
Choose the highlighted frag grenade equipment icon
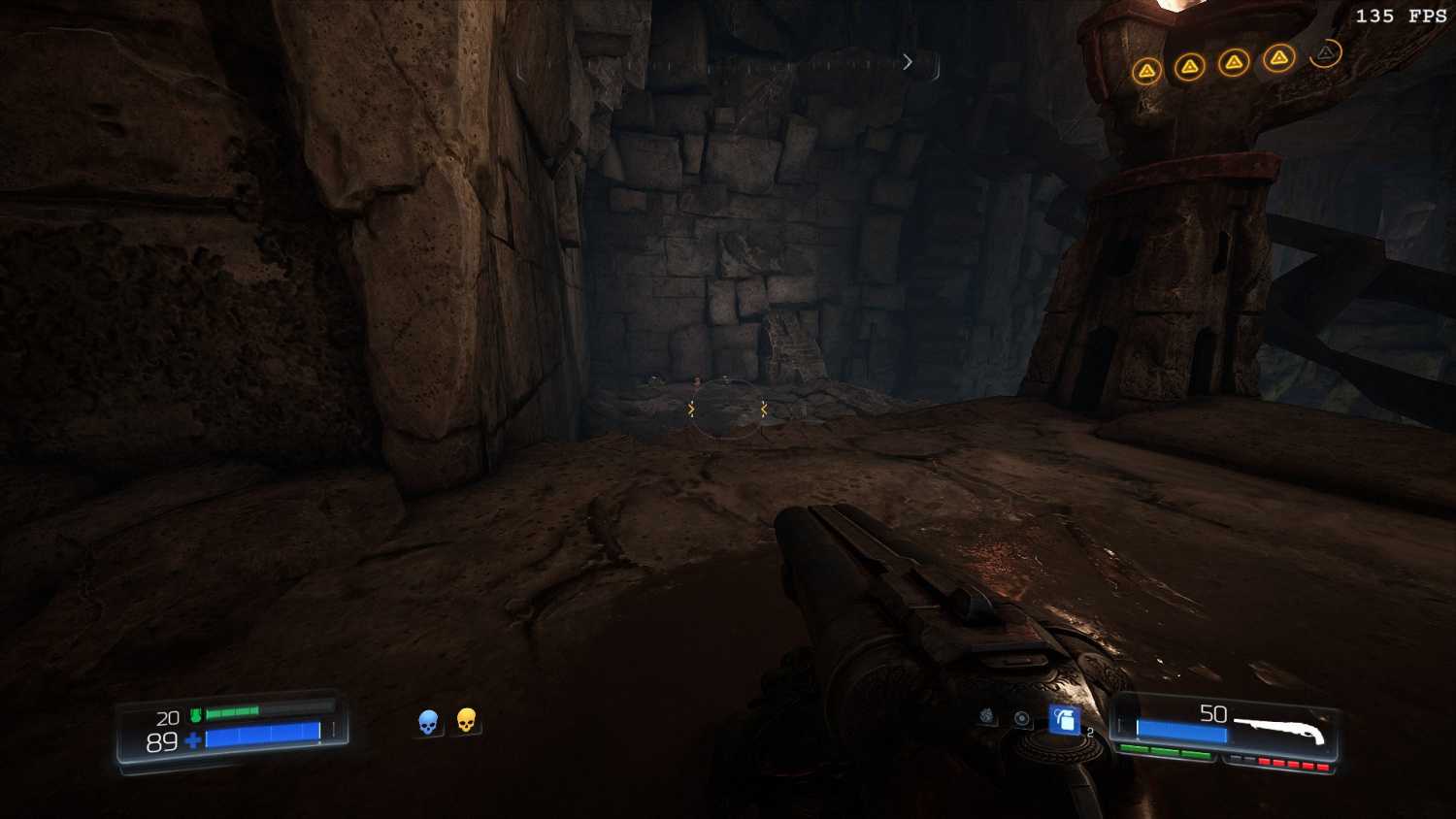(1064, 719)
